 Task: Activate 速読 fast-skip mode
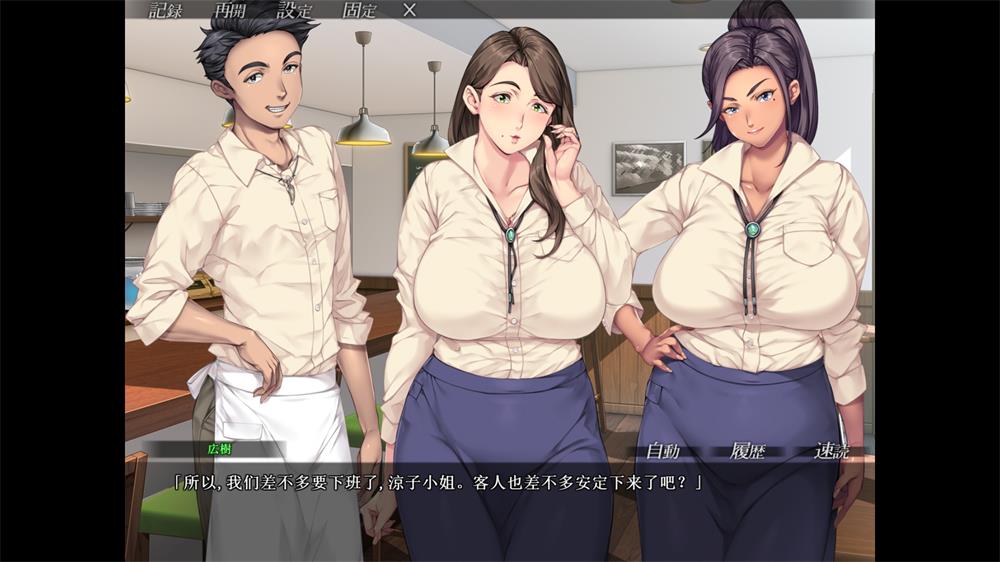[831, 451]
